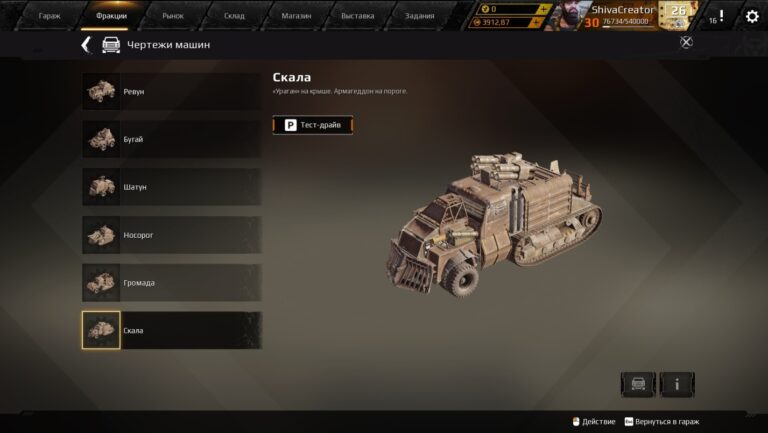Switch to the Гараж tab
This screenshot has width=768, height=433.
(x=49, y=16)
